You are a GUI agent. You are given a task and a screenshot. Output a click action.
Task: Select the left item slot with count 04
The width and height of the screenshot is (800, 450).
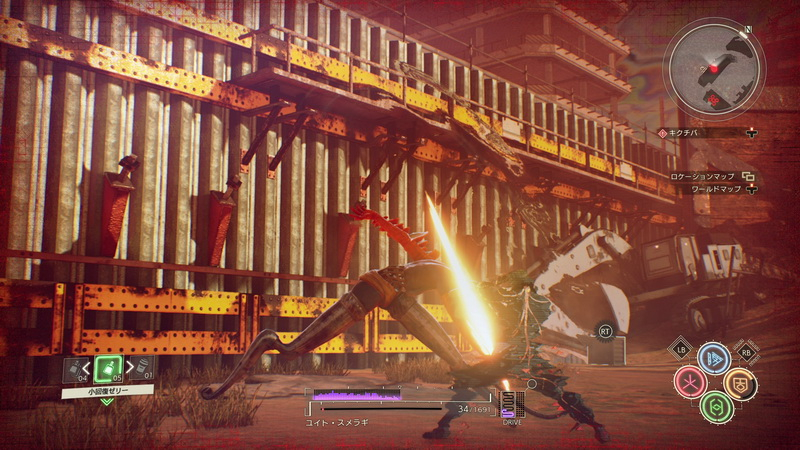point(76,369)
